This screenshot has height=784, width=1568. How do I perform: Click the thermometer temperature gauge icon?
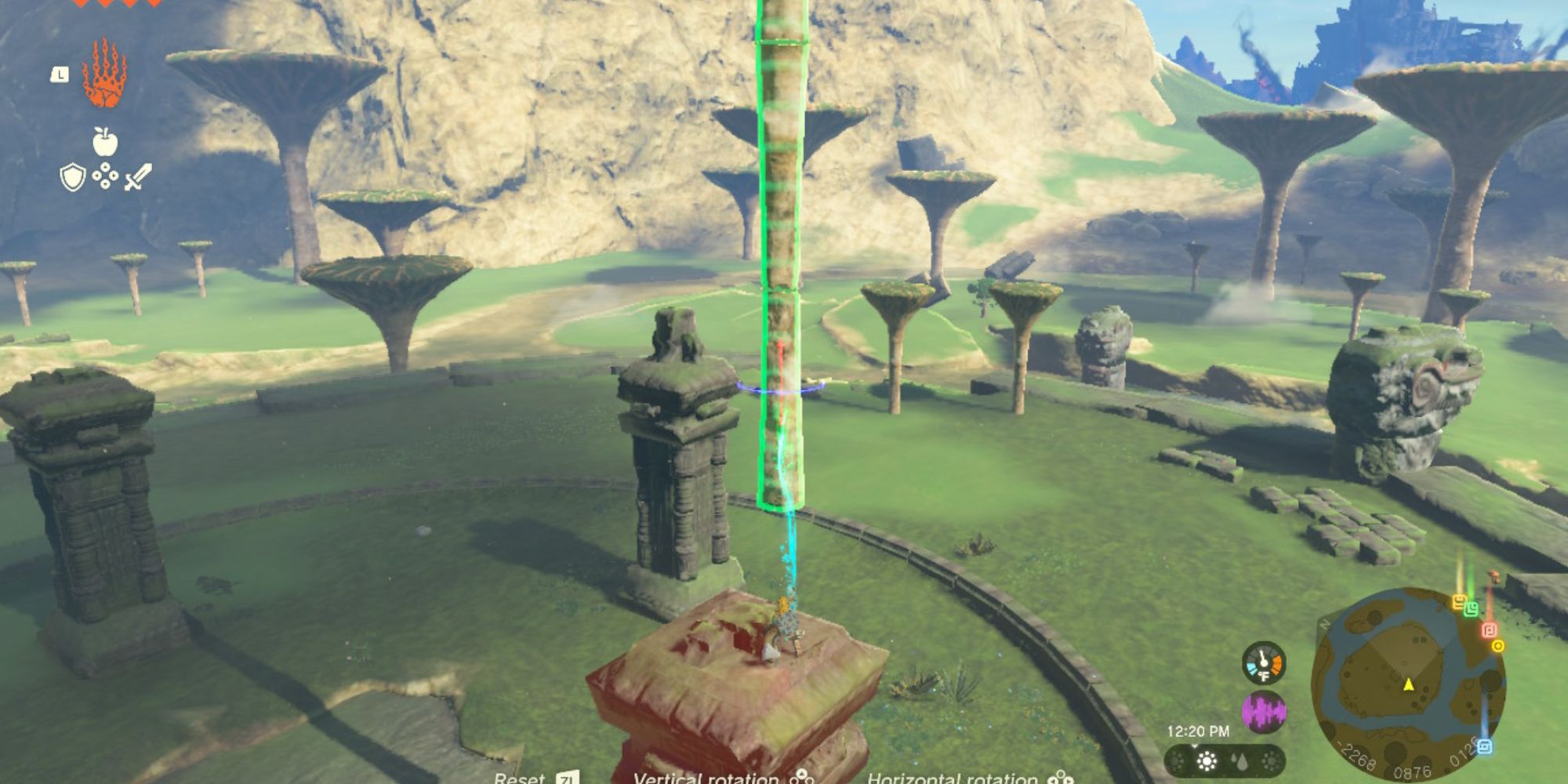(1264, 663)
